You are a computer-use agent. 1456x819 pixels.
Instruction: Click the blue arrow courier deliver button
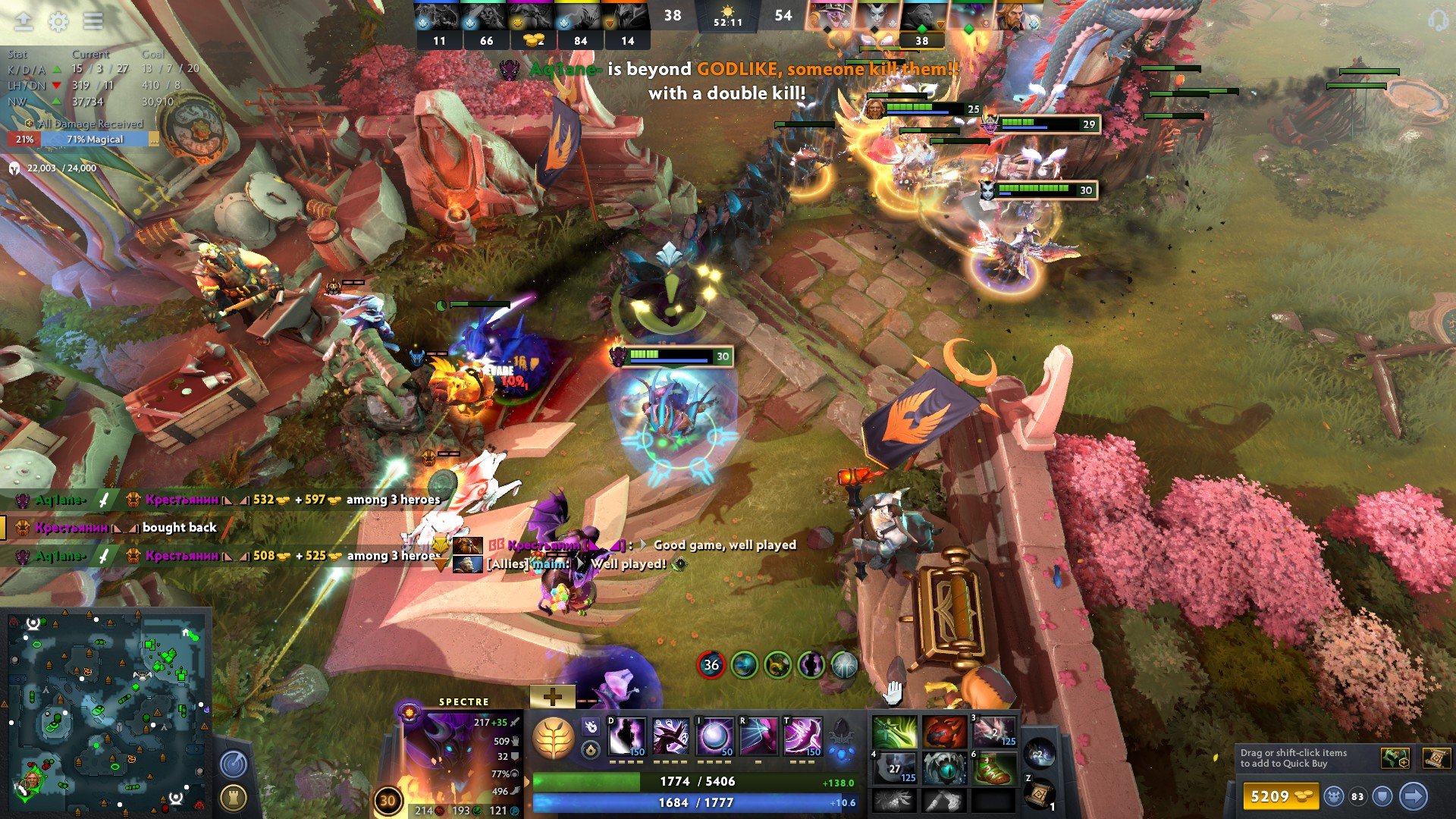(1413, 796)
